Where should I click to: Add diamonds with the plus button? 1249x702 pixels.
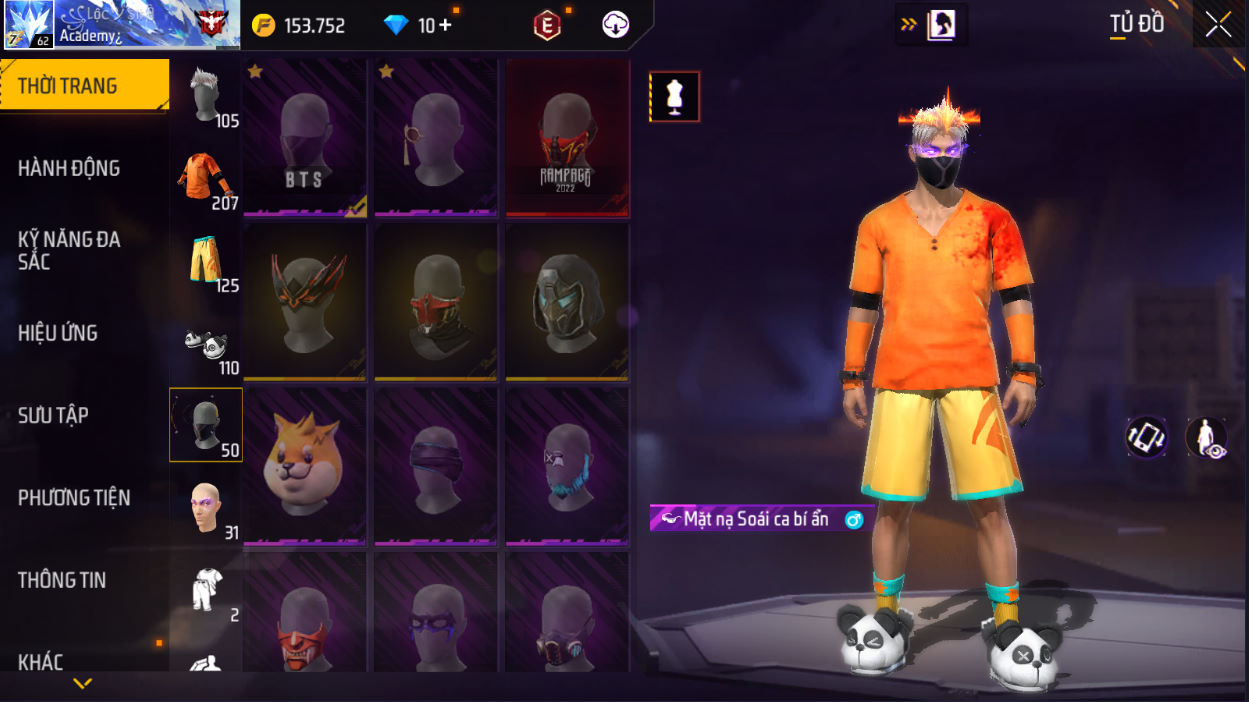coord(445,25)
